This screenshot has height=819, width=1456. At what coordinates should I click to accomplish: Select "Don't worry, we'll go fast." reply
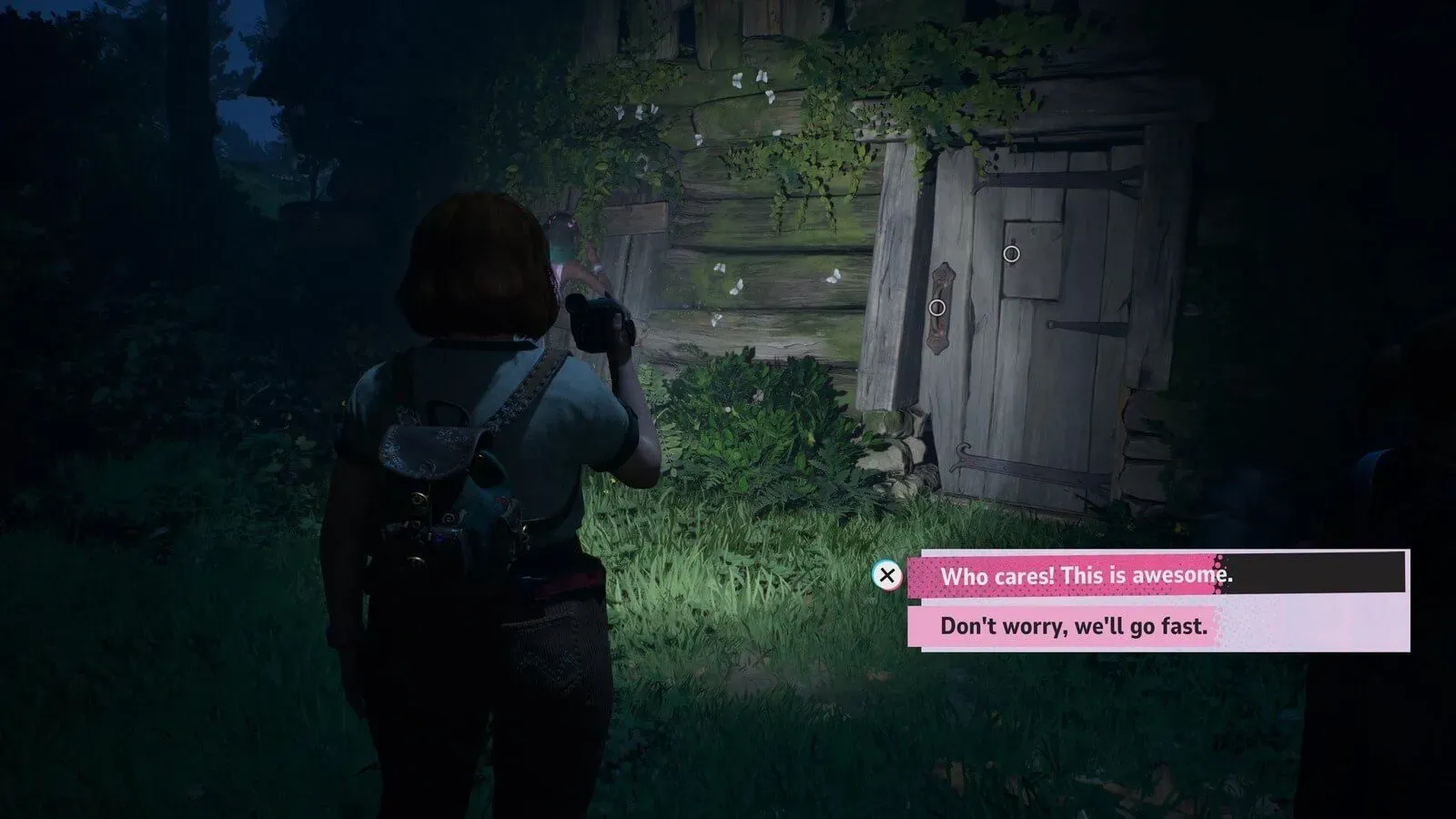pyautogui.click(x=1073, y=626)
